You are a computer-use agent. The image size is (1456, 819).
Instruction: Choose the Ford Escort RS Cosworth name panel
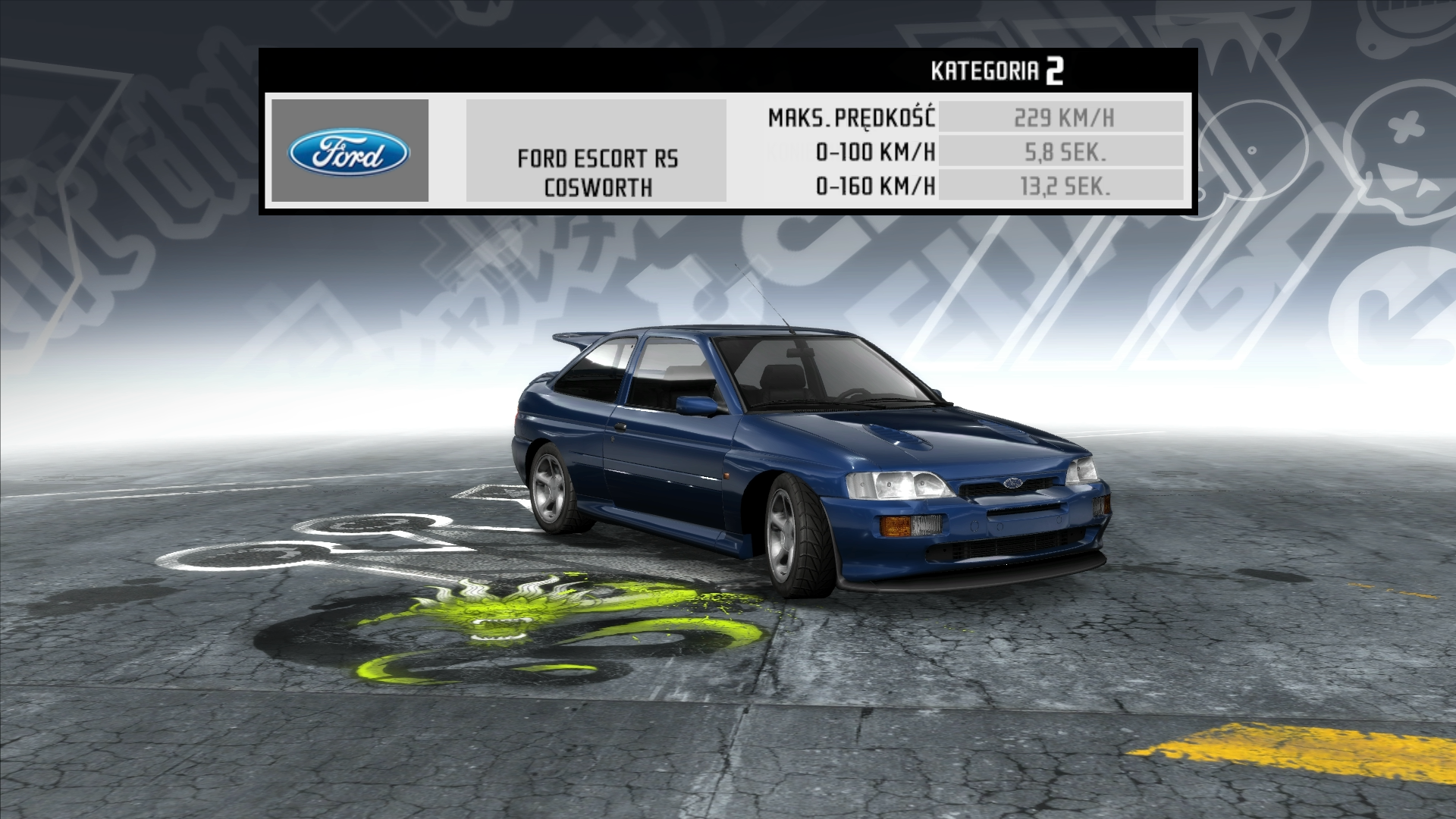[597, 151]
